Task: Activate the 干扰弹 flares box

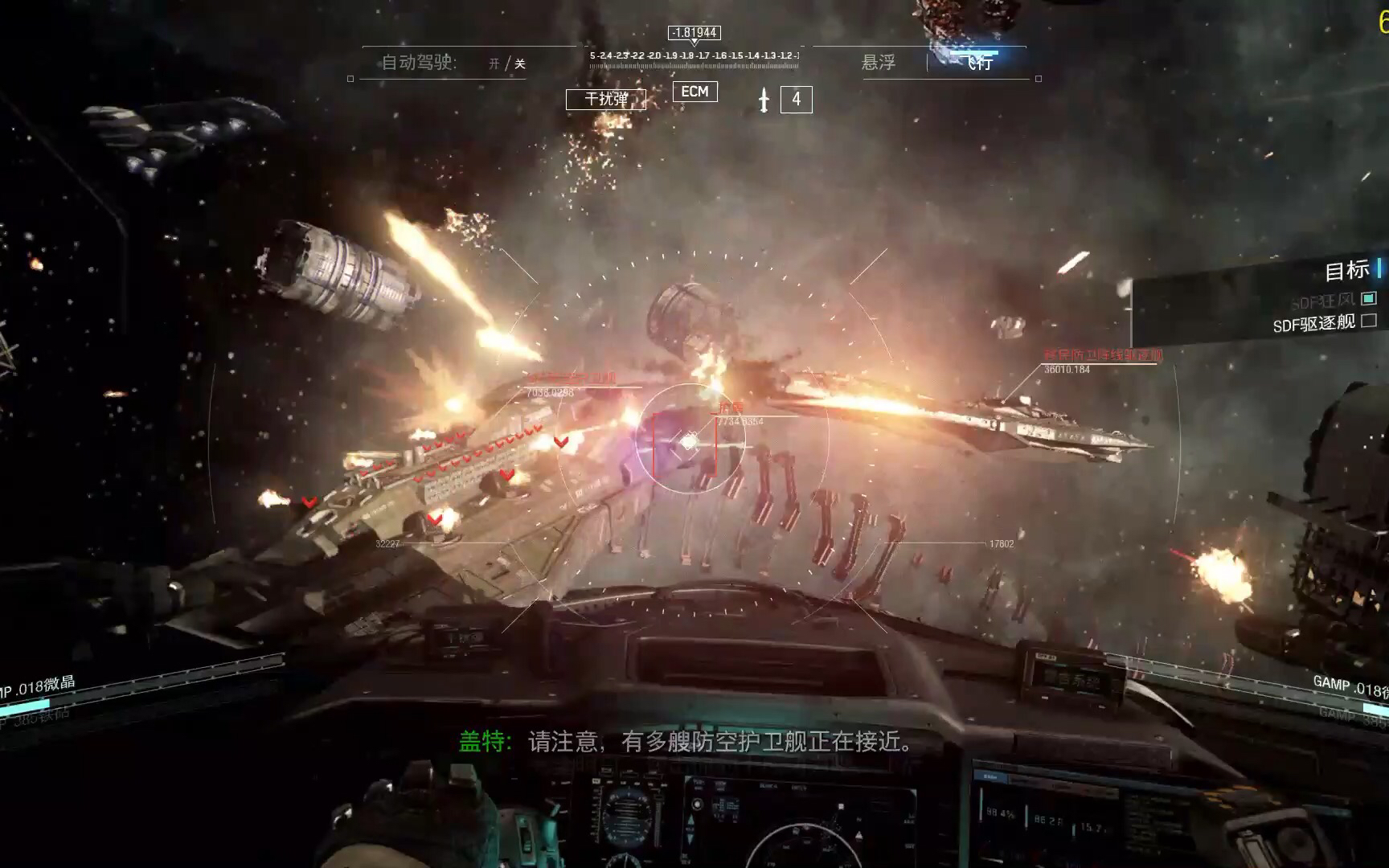Action: pyautogui.click(x=606, y=99)
